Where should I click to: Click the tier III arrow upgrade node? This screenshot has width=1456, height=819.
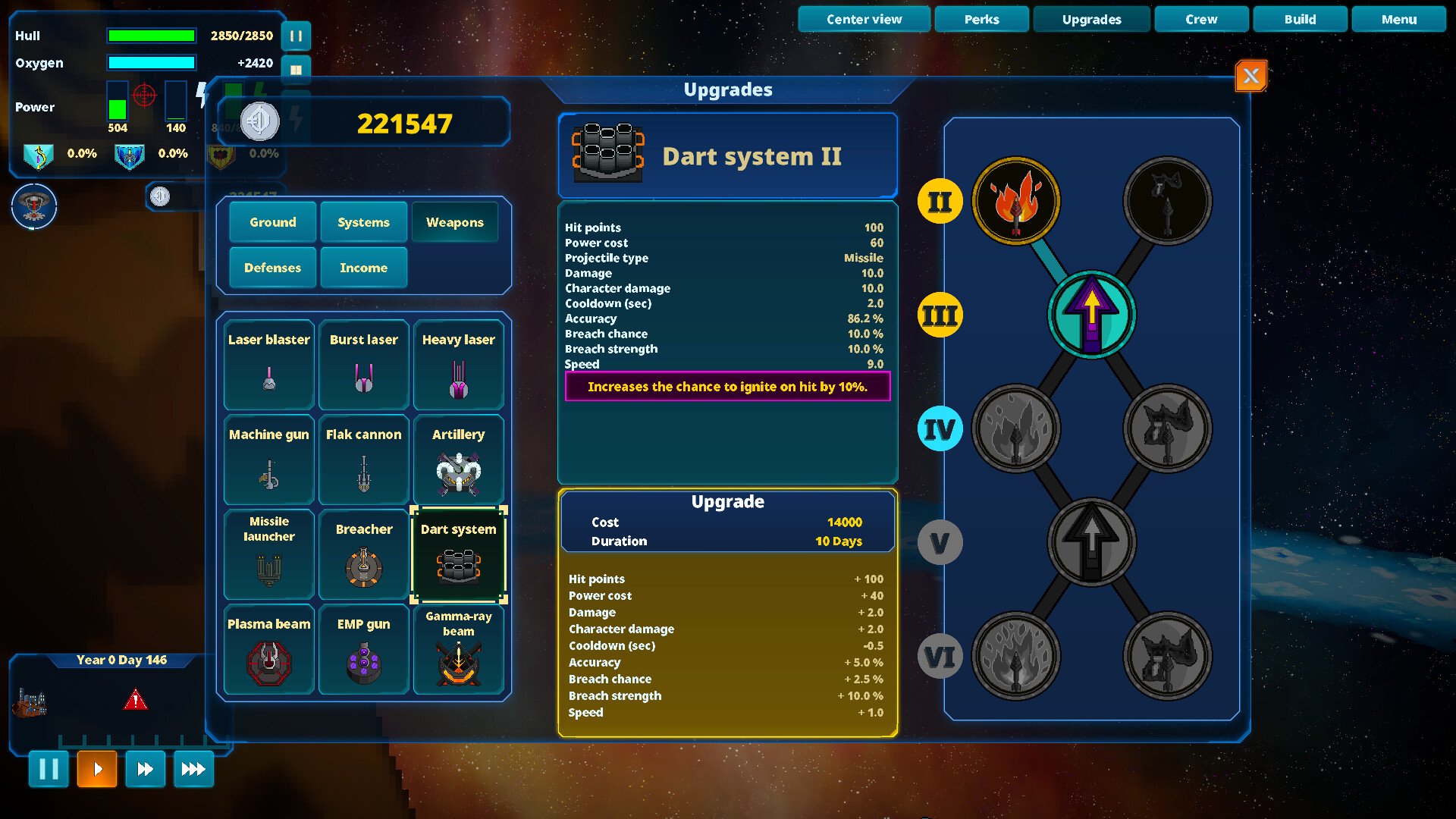point(1091,315)
